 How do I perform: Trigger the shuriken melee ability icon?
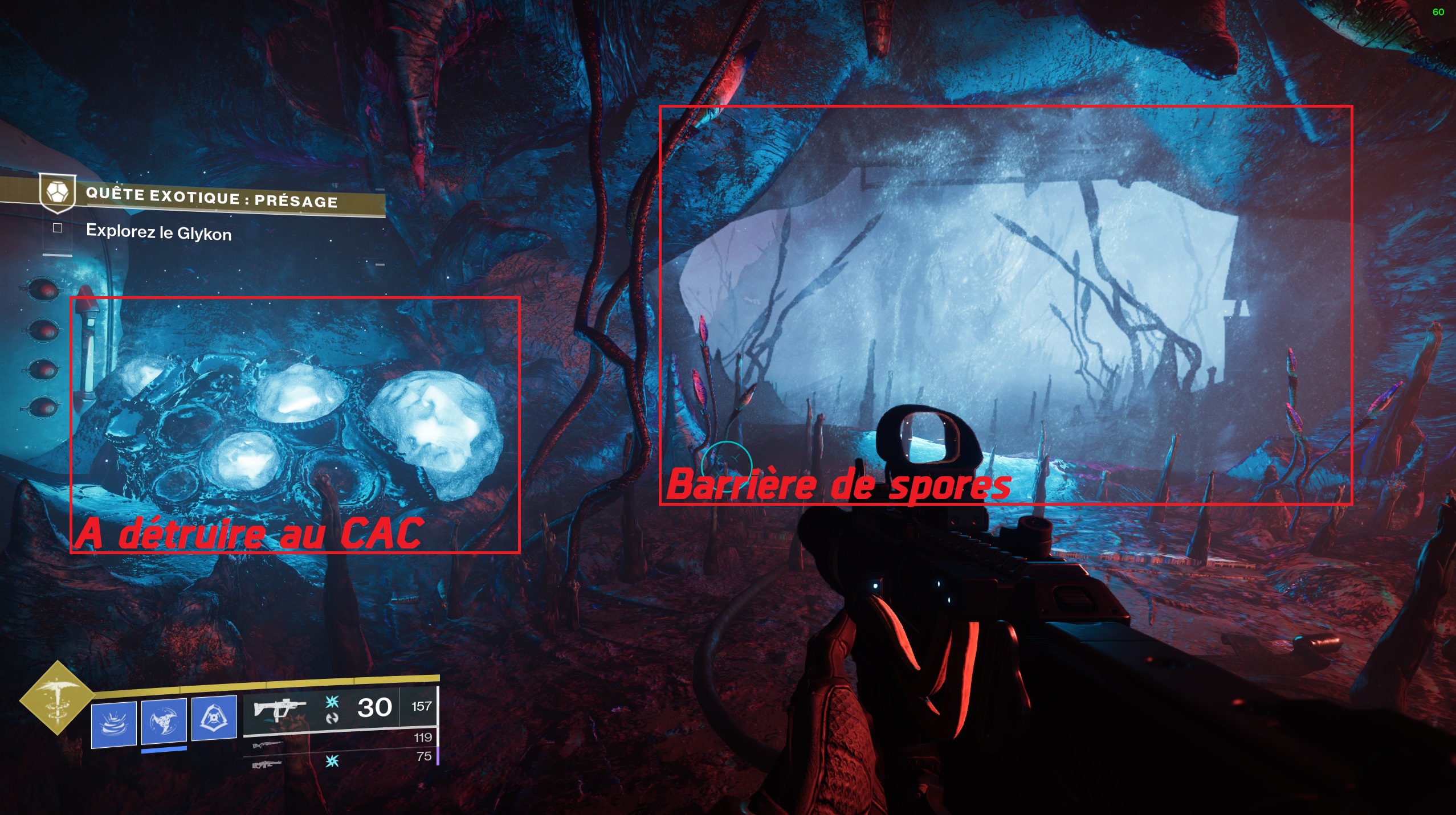164,720
